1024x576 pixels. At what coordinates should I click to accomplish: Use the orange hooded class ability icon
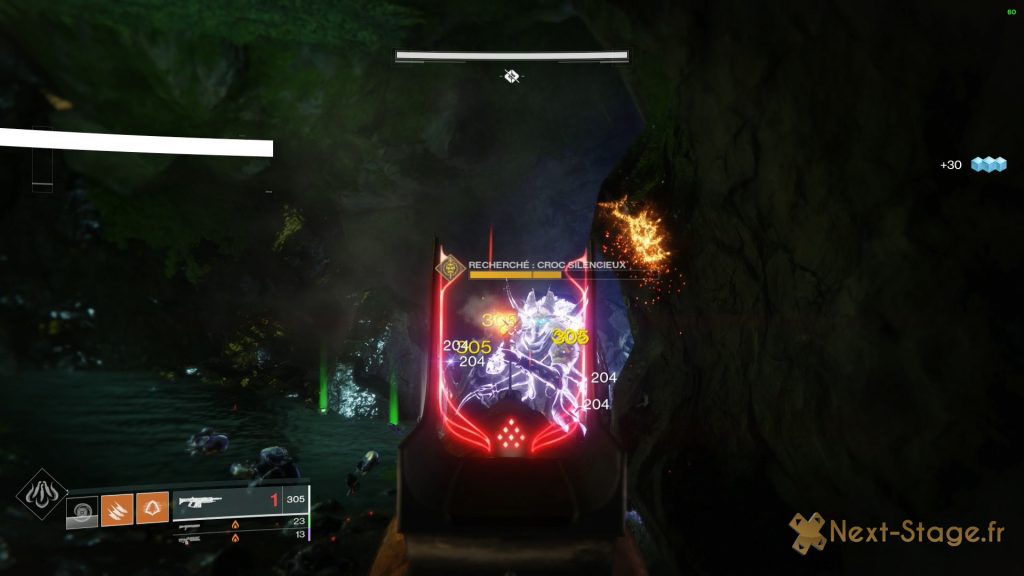coord(152,511)
